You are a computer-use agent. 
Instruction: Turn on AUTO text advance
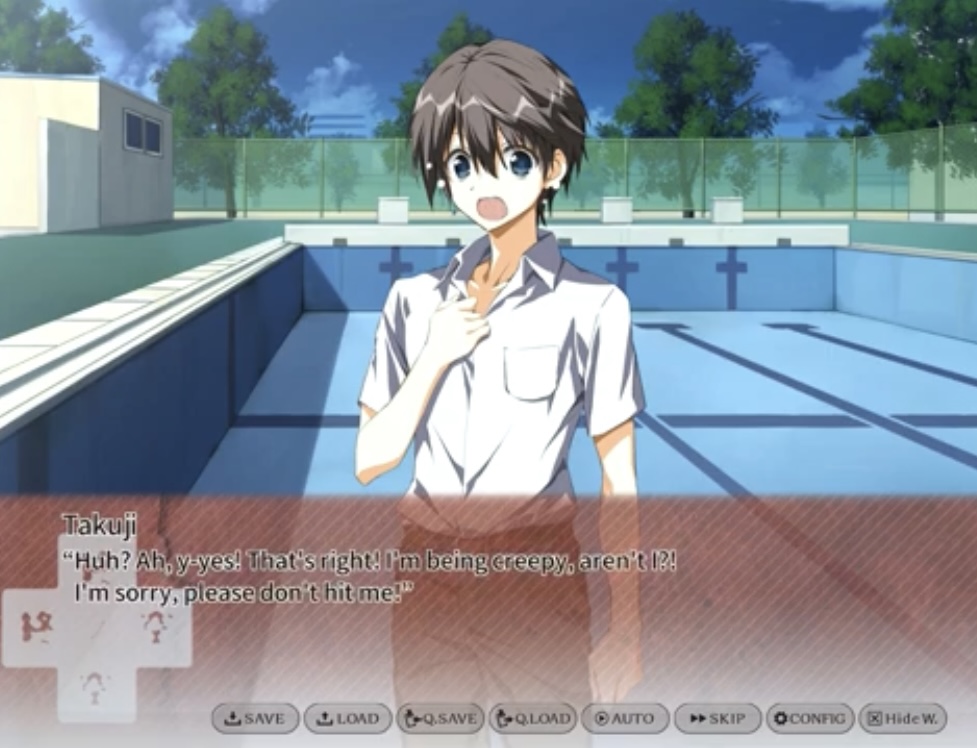(x=624, y=718)
